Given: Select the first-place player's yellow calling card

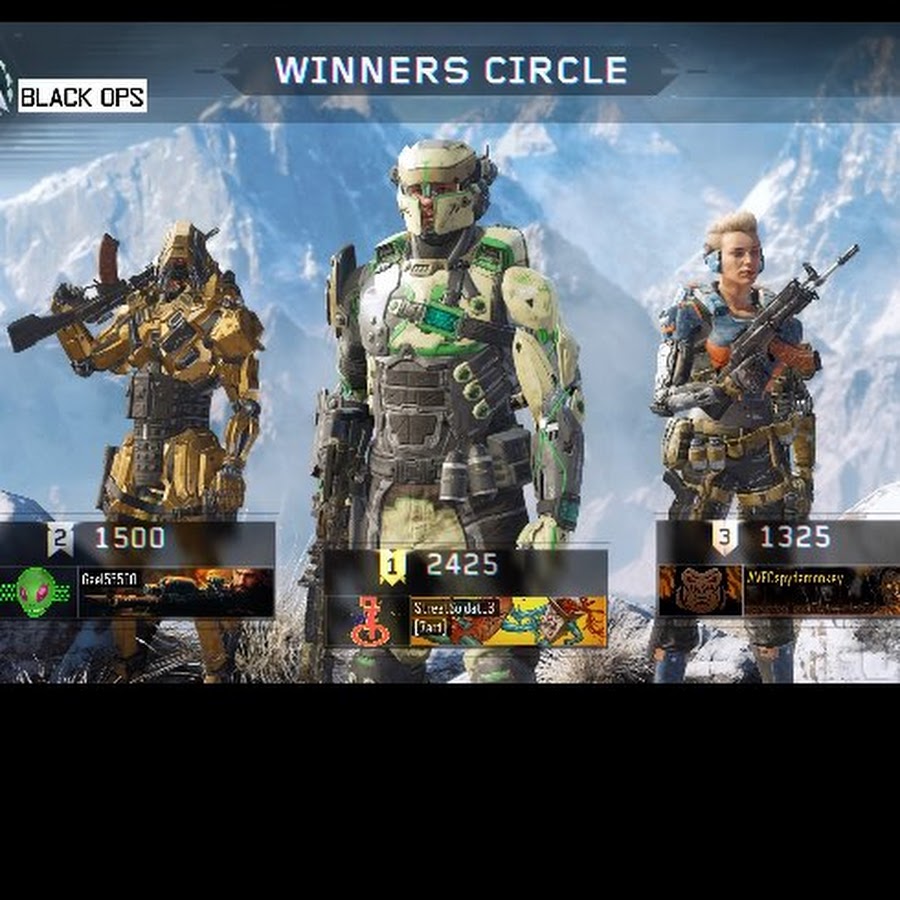Looking at the screenshot, I should point(508,621).
